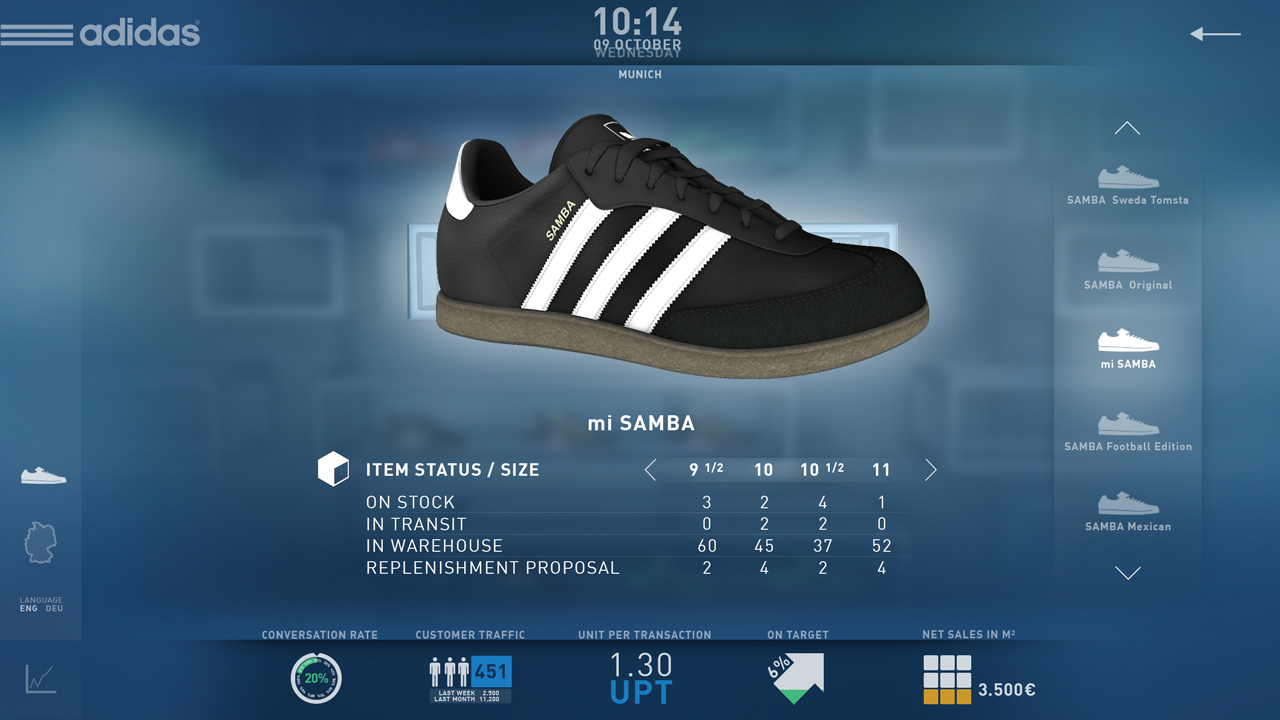Move shoe list up with chevron
Screen dimensions: 1280x720
(1127, 128)
